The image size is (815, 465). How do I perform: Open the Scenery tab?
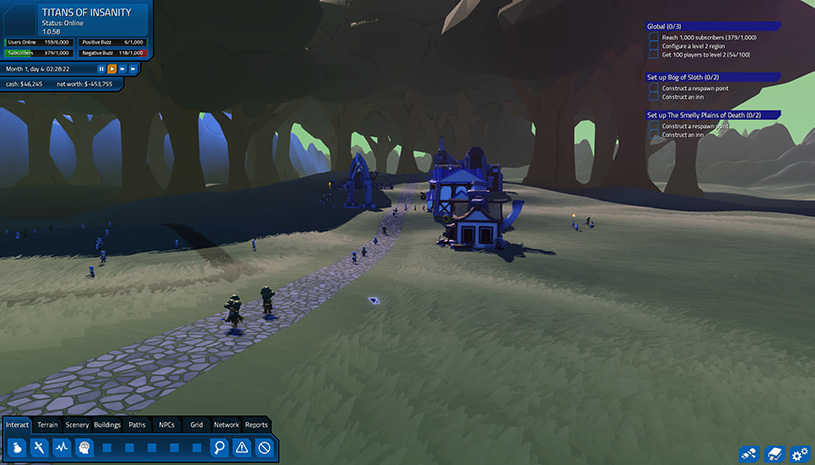pos(77,425)
